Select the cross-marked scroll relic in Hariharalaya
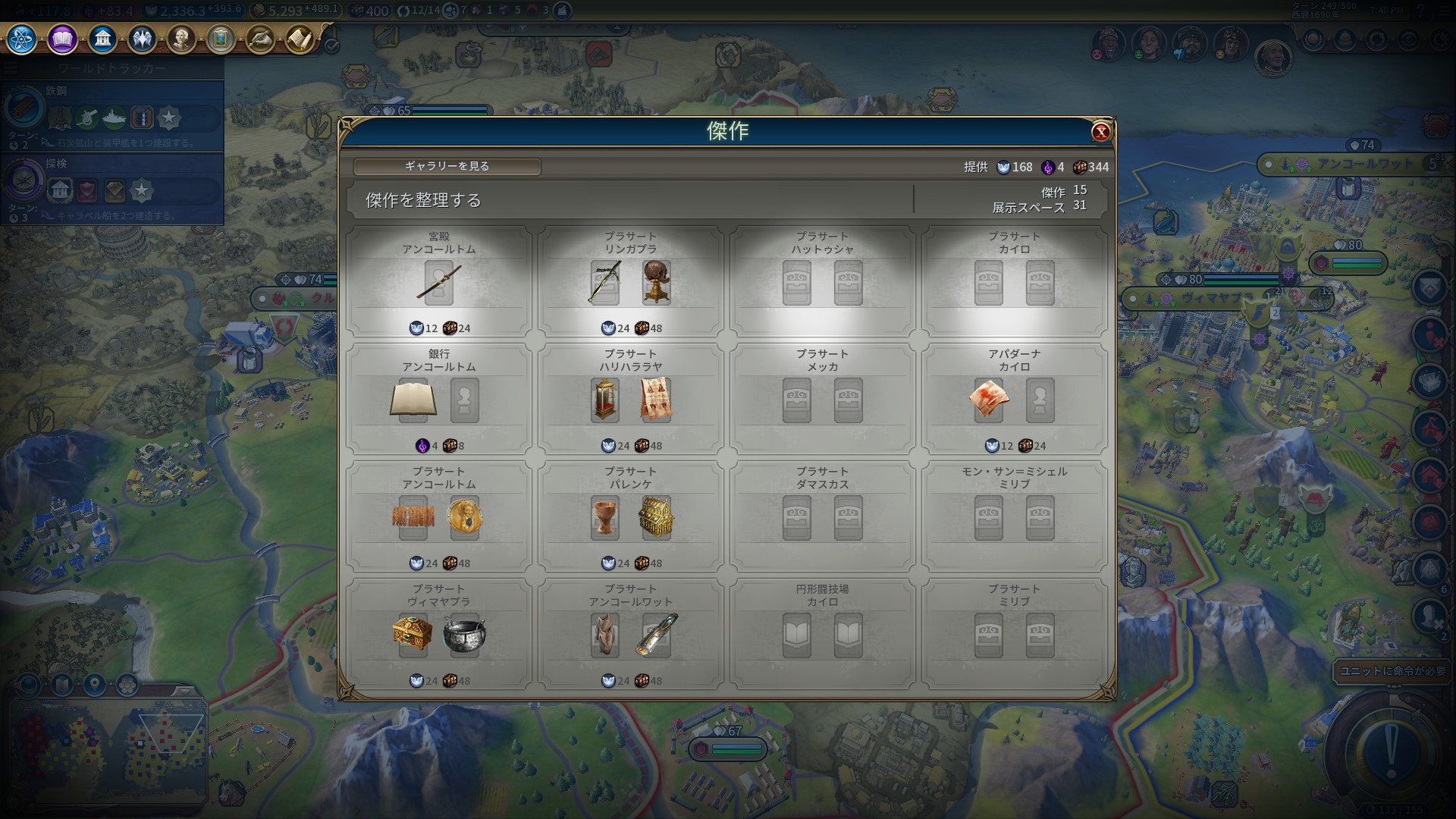Viewport: 1456px width, 819px height. click(x=656, y=400)
